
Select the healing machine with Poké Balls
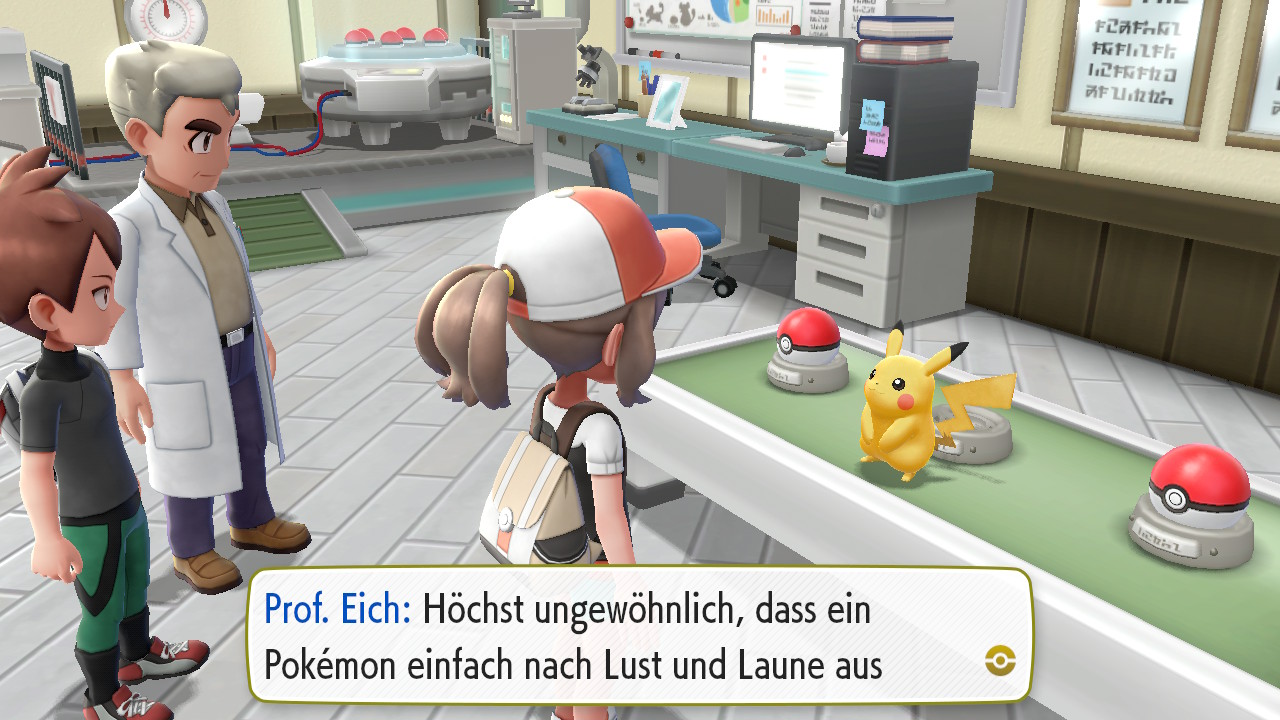point(397,75)
